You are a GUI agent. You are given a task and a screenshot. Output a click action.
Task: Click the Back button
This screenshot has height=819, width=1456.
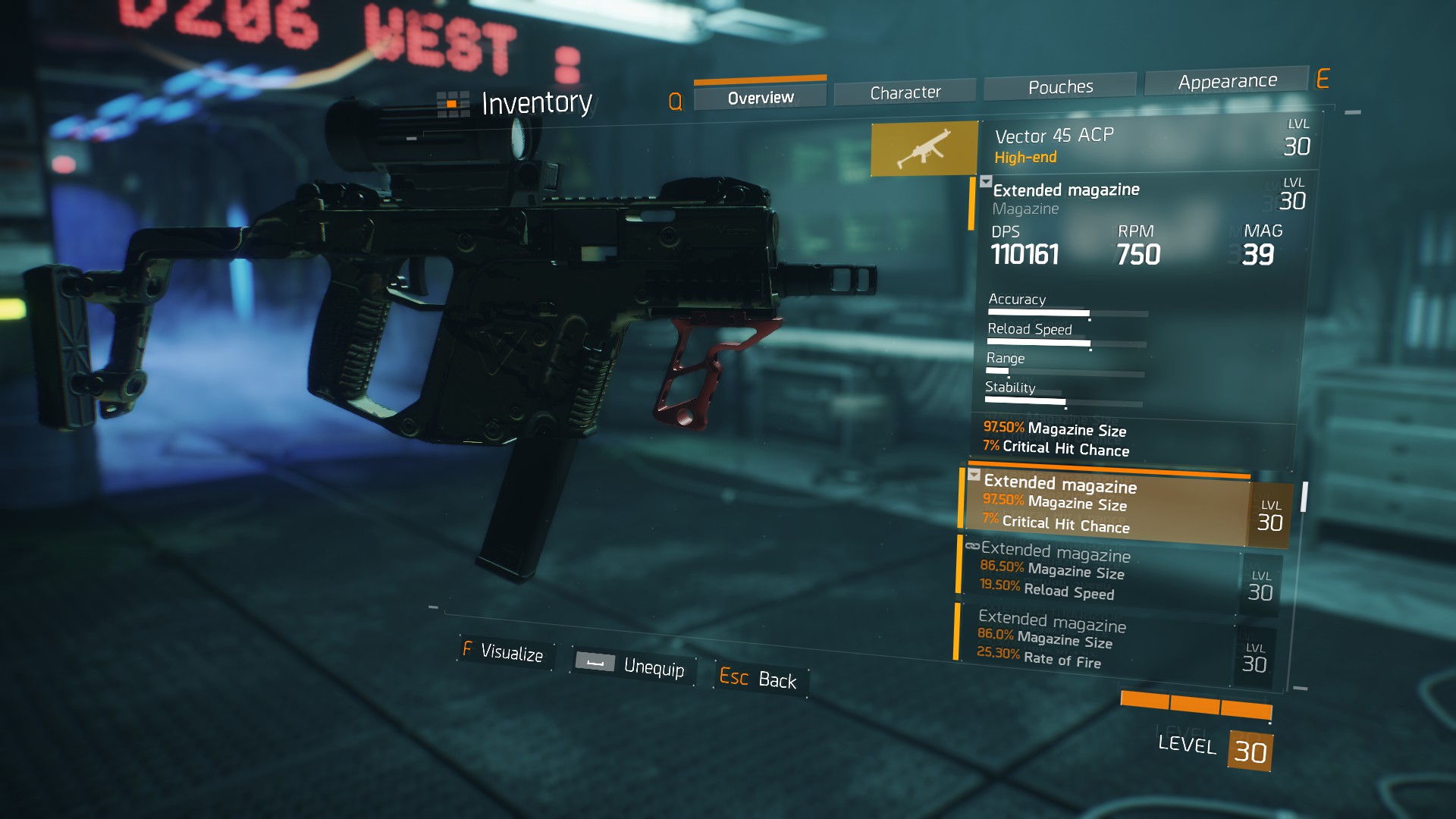pos(778,680)
